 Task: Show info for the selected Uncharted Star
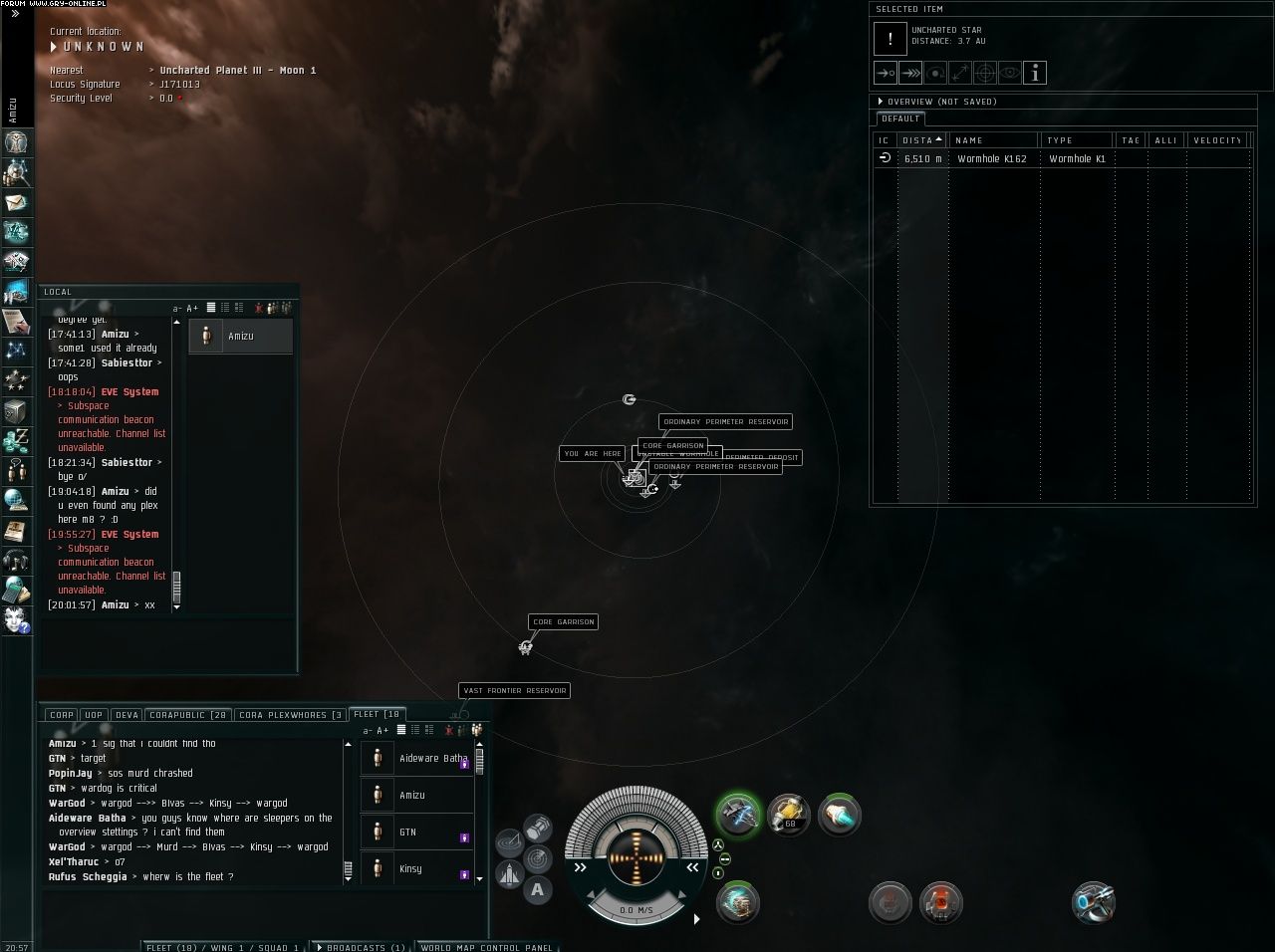click(x=1035, y=73)
